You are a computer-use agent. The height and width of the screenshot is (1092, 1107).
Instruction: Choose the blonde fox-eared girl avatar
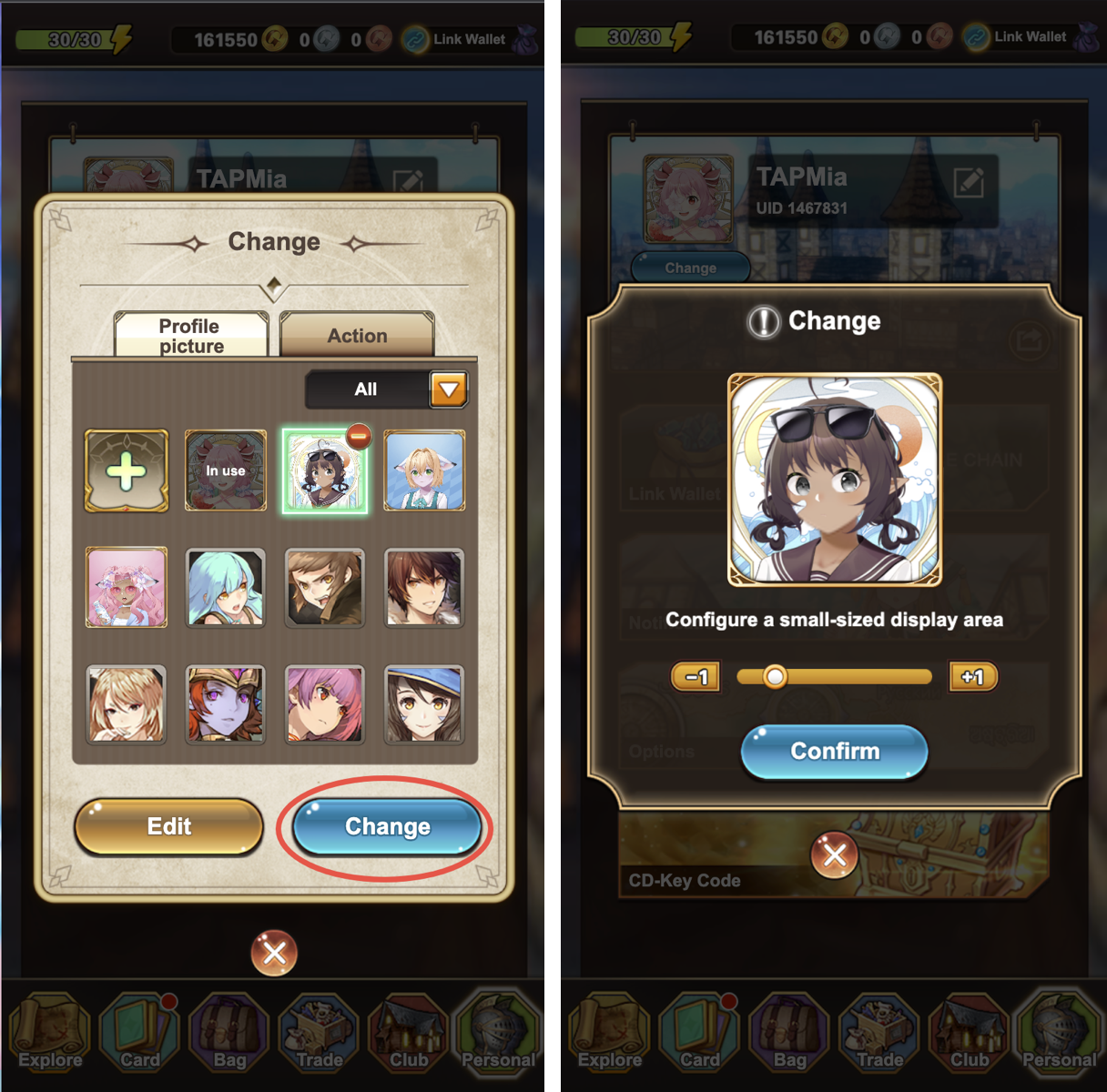click(424, 471)
